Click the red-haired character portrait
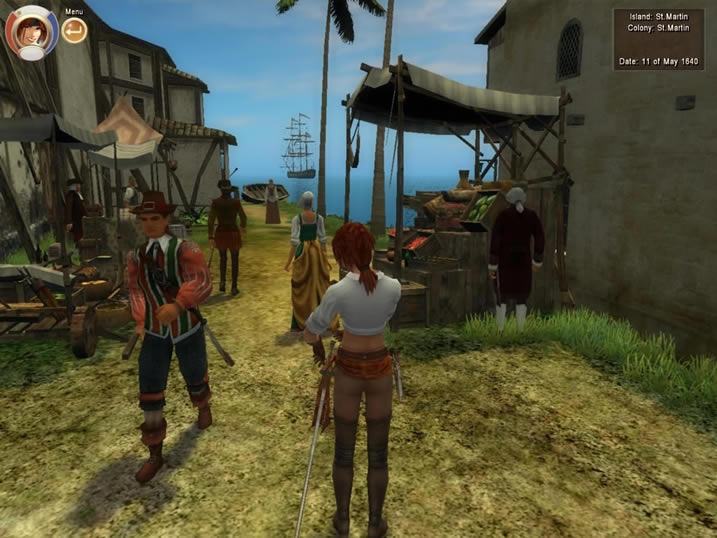717x538 pixels. (x=31, y=31)
